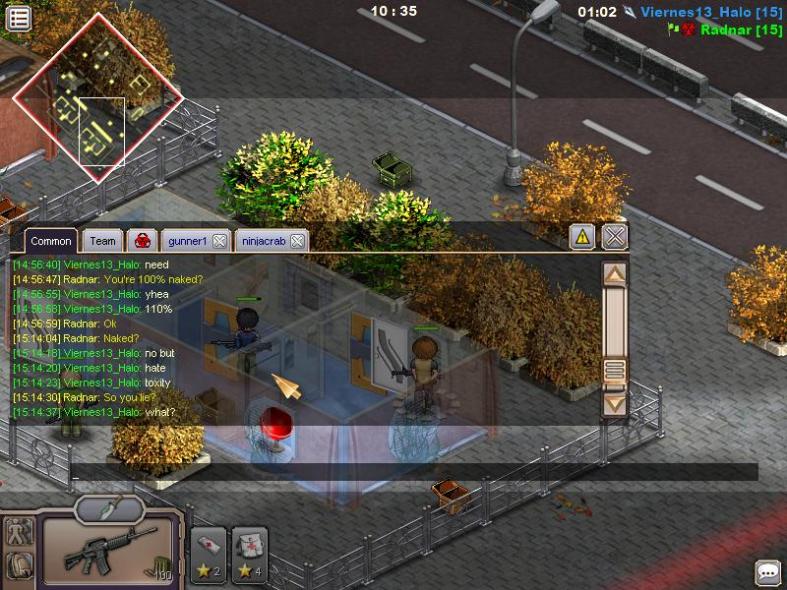Open the red icon chat tab
The height and width of the screenshot is (590, 787).
coord(142,241)
